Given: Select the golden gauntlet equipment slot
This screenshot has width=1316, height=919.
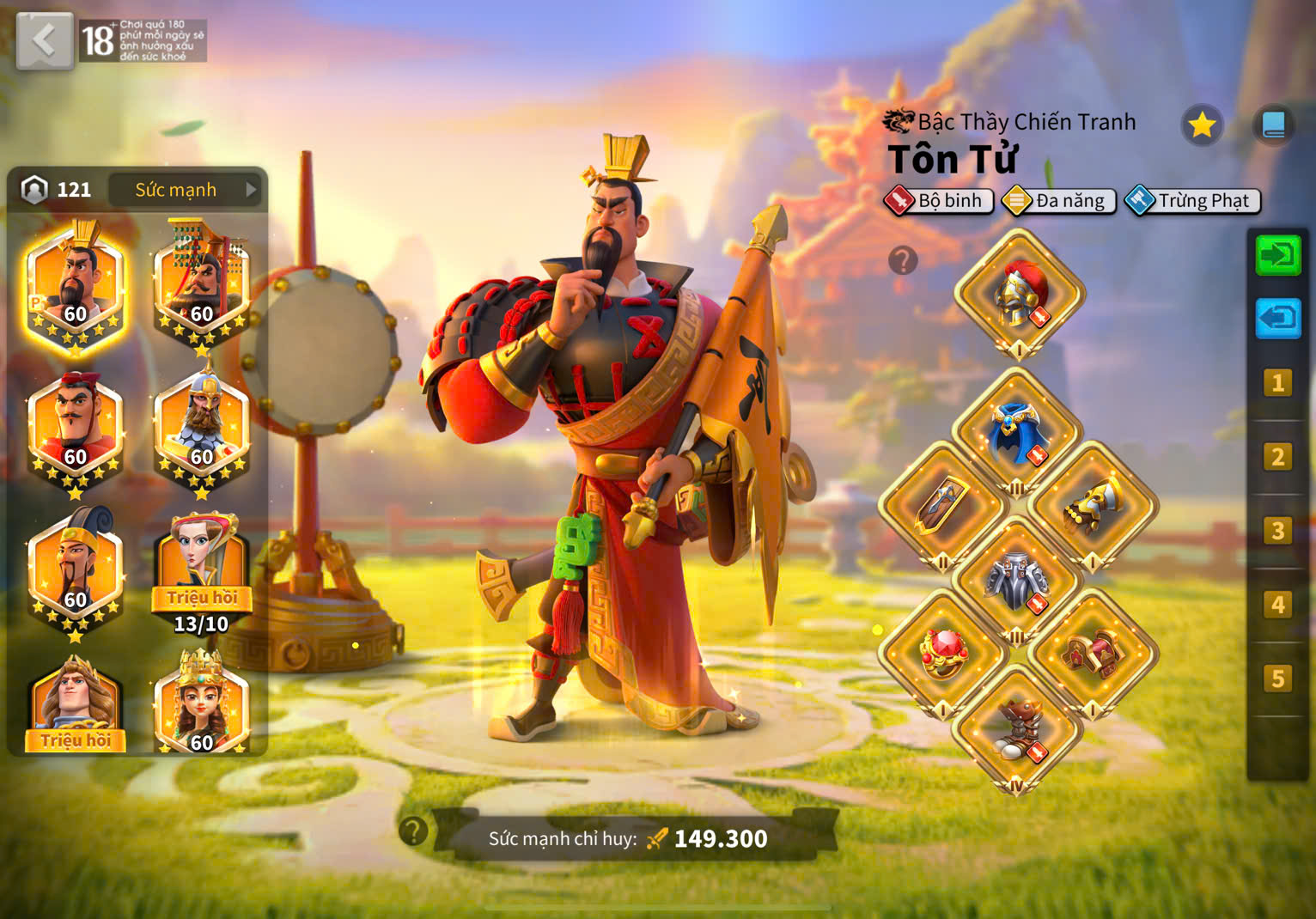Looking at the screenshot, I should (1093, 507).
